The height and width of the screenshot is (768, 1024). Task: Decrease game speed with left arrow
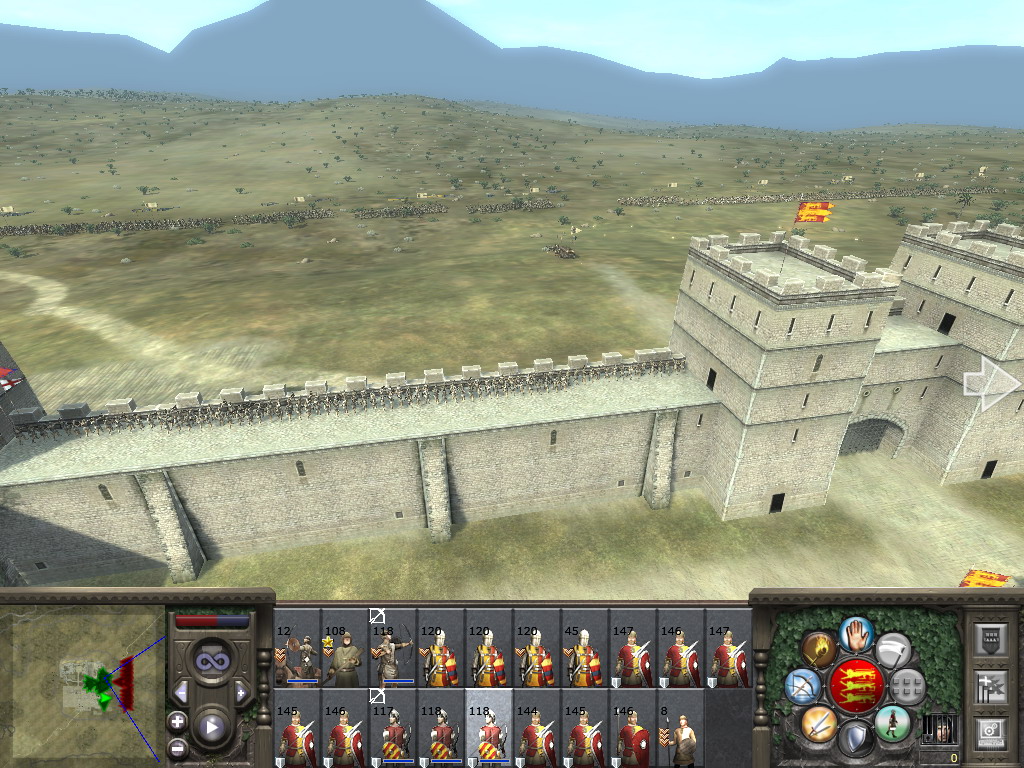182,692
